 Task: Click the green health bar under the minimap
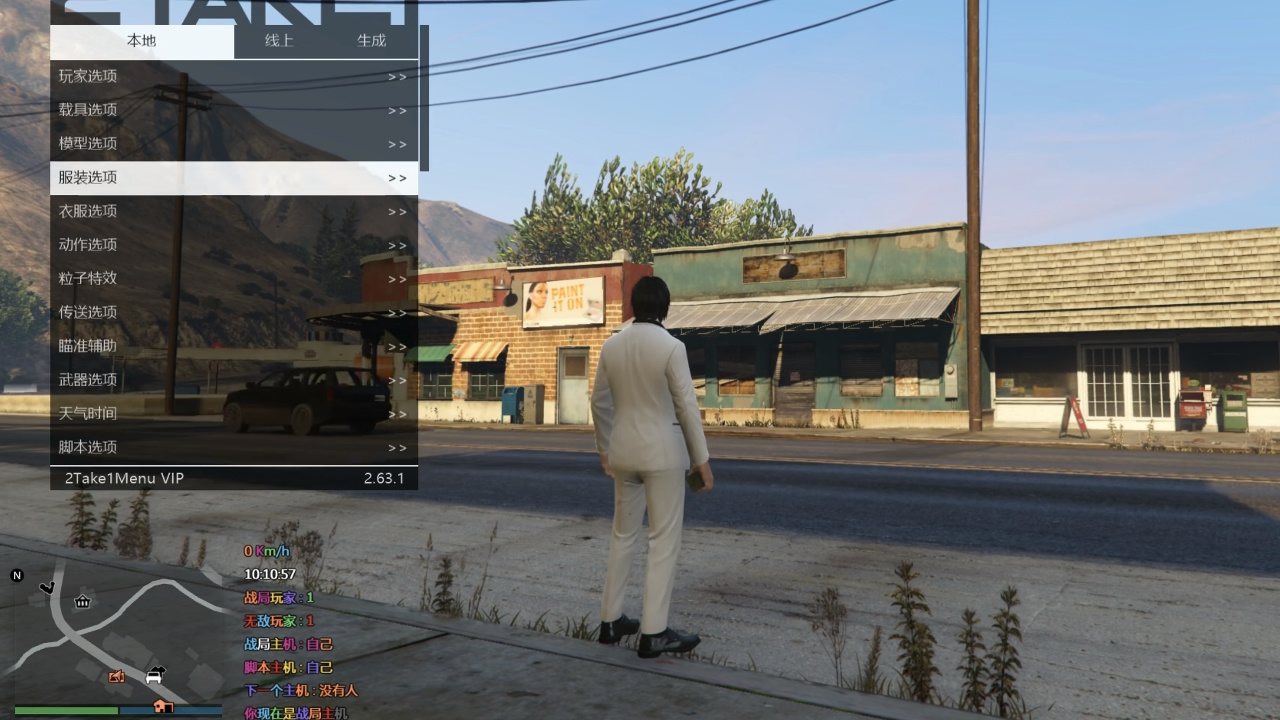[66, 710]
